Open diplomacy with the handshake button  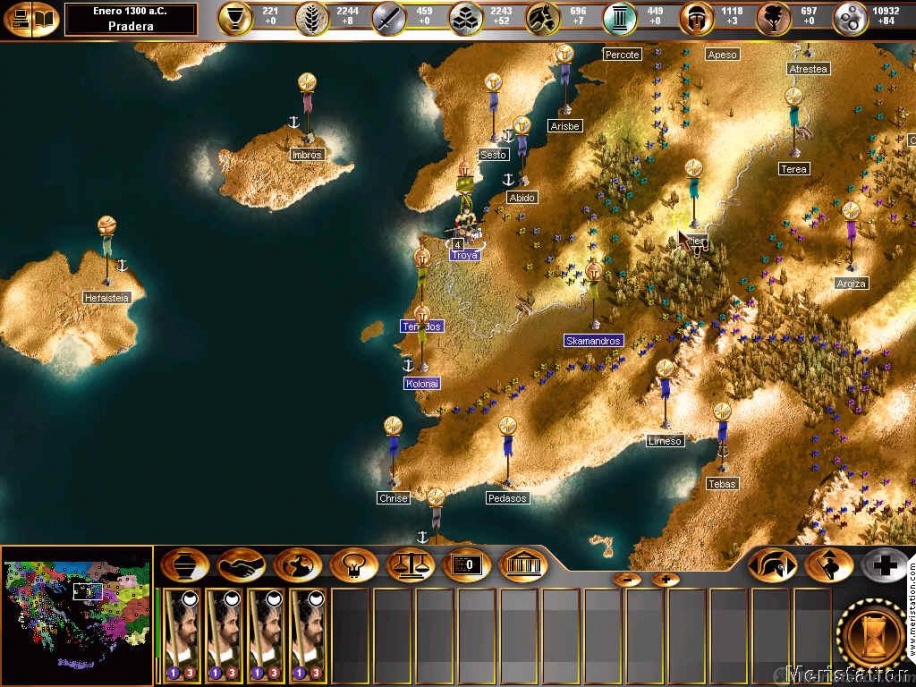pyautogui.click(x=241, y=565)
